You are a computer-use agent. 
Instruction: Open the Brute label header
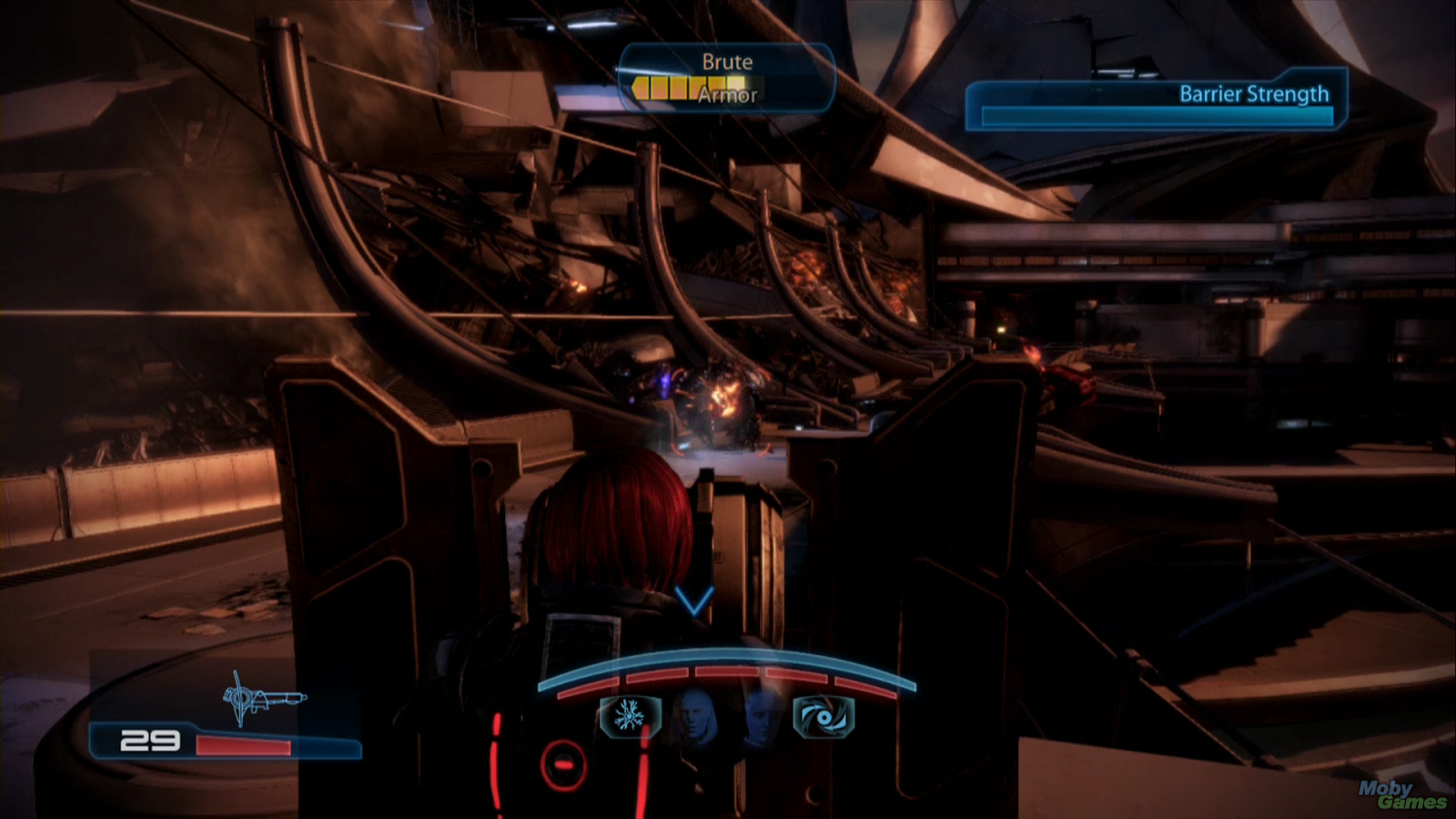727,63
